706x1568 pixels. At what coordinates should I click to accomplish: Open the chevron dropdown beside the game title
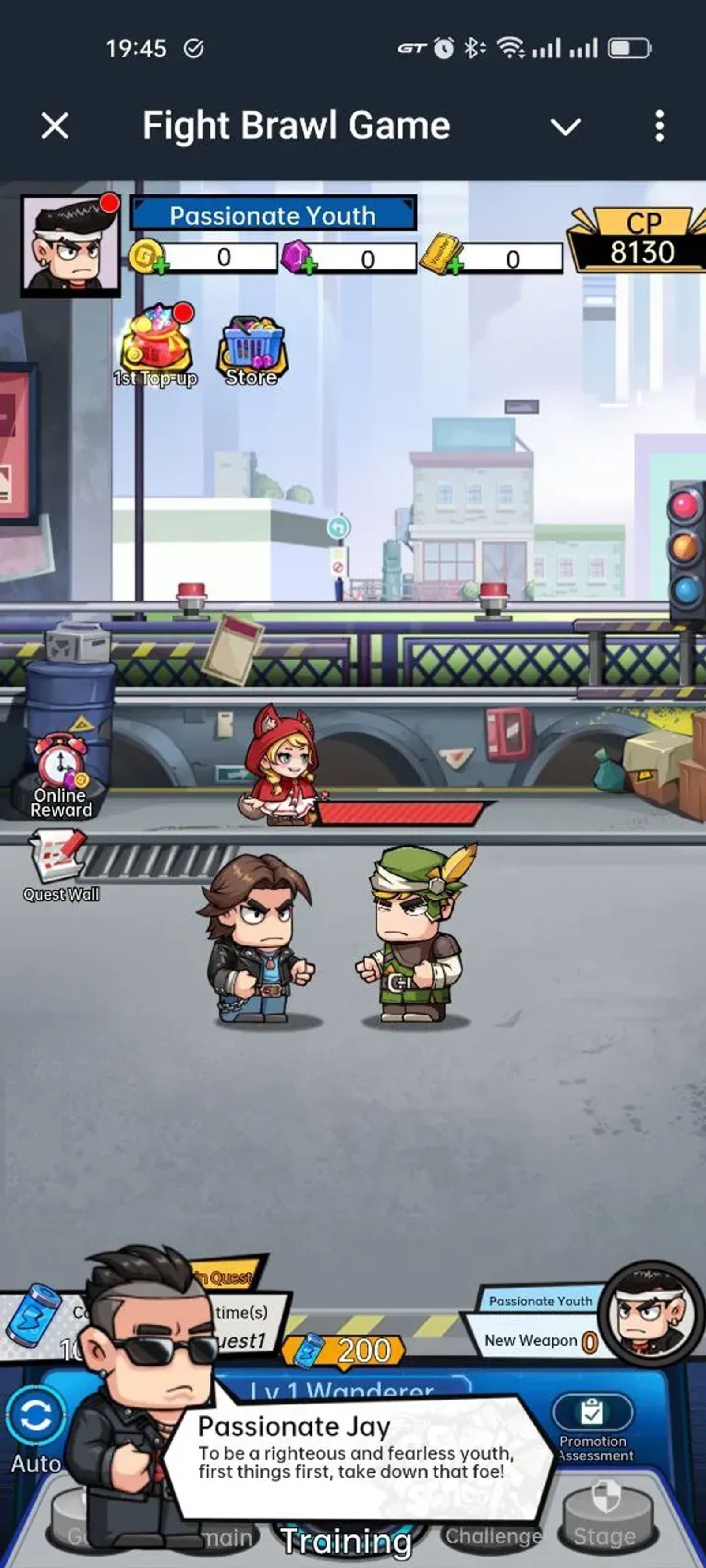[x=566, y=126]
